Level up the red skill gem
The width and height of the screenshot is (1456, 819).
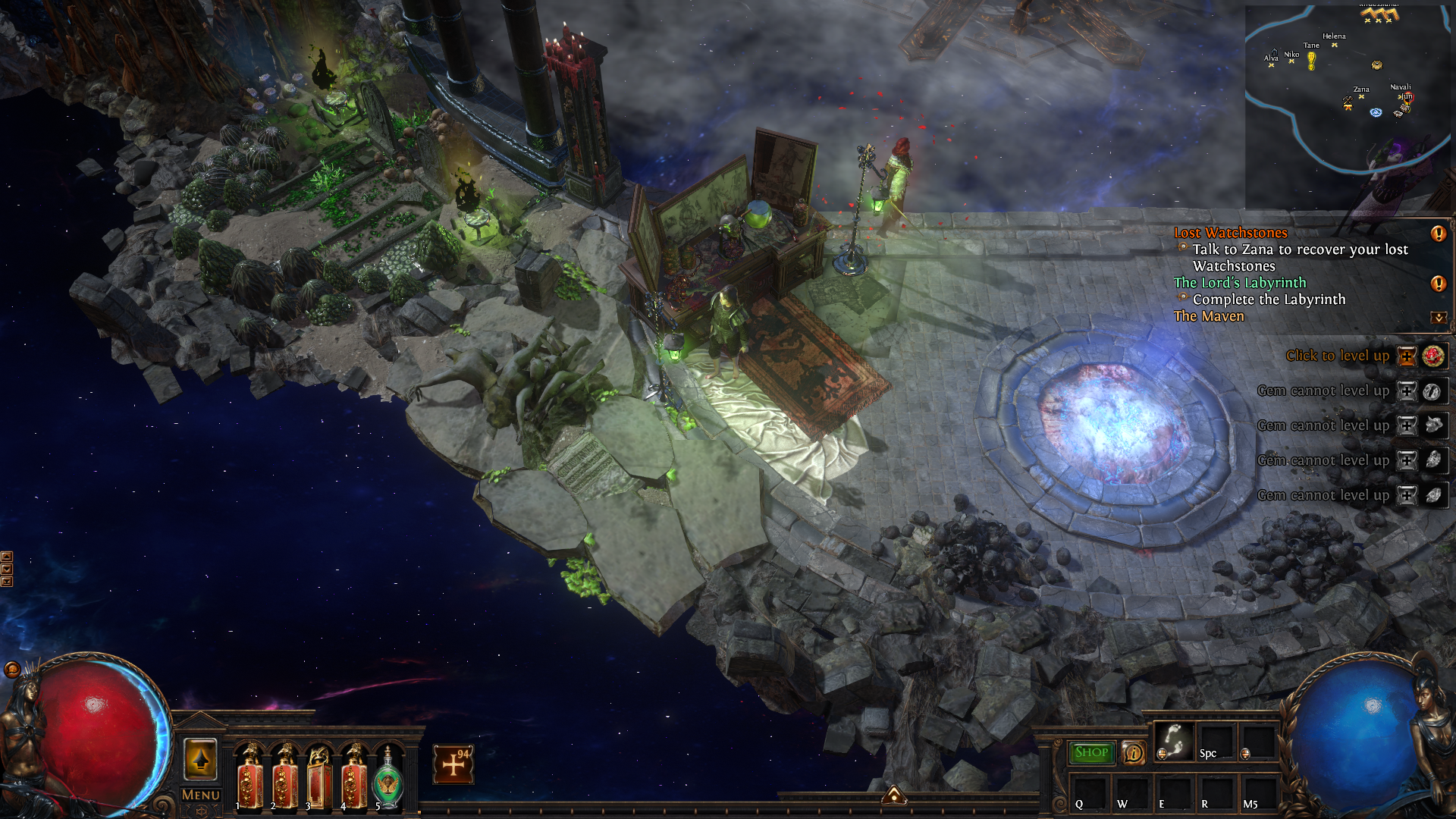(x=1407, y=356)
